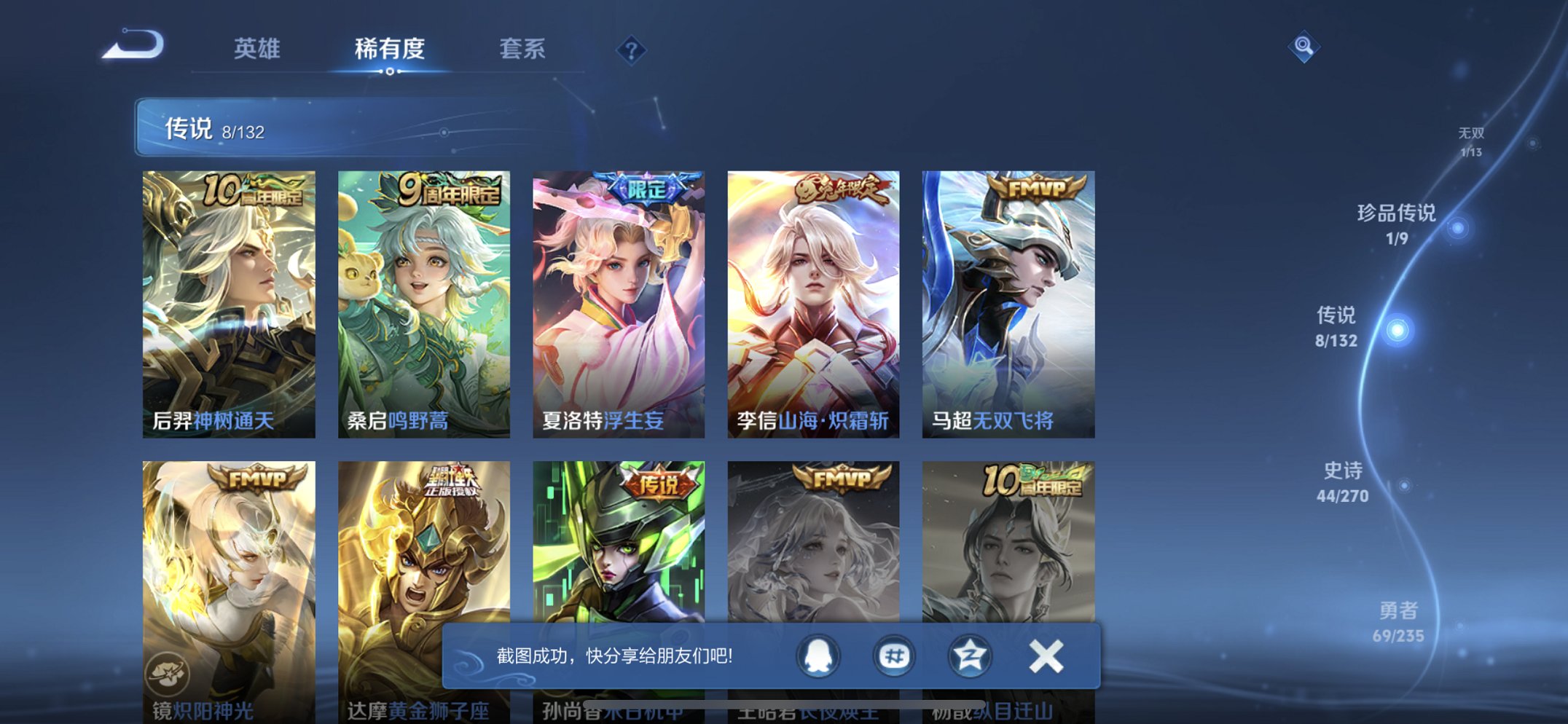Switch to the 套系 tab

[x=522, y=49]
